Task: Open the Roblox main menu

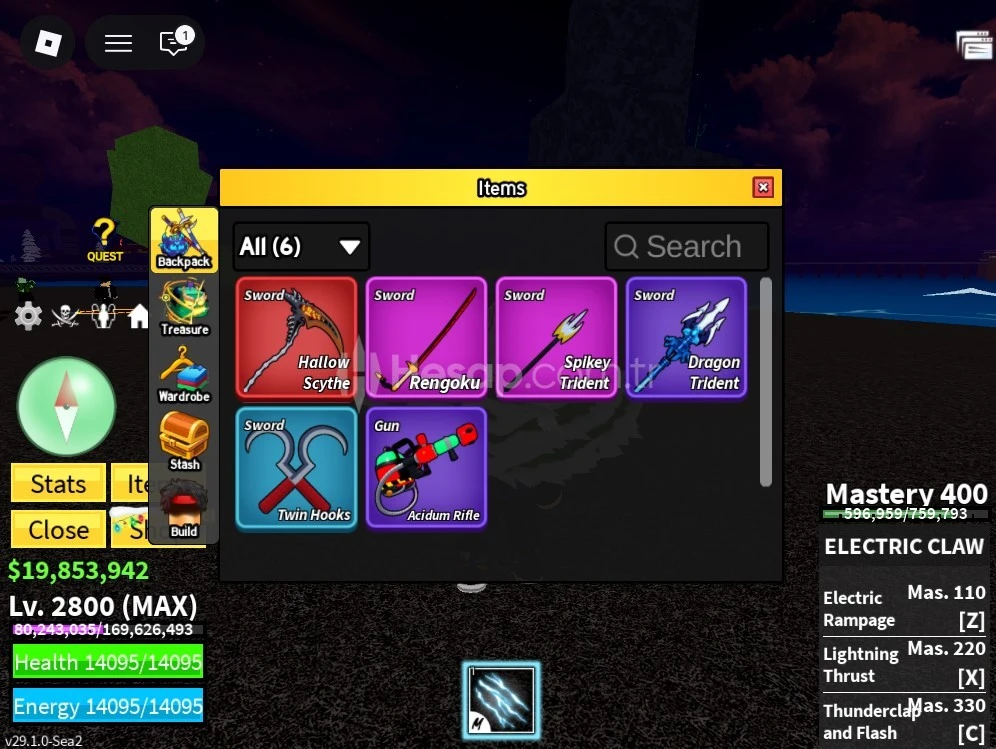Action: click(x=48, y=43)
